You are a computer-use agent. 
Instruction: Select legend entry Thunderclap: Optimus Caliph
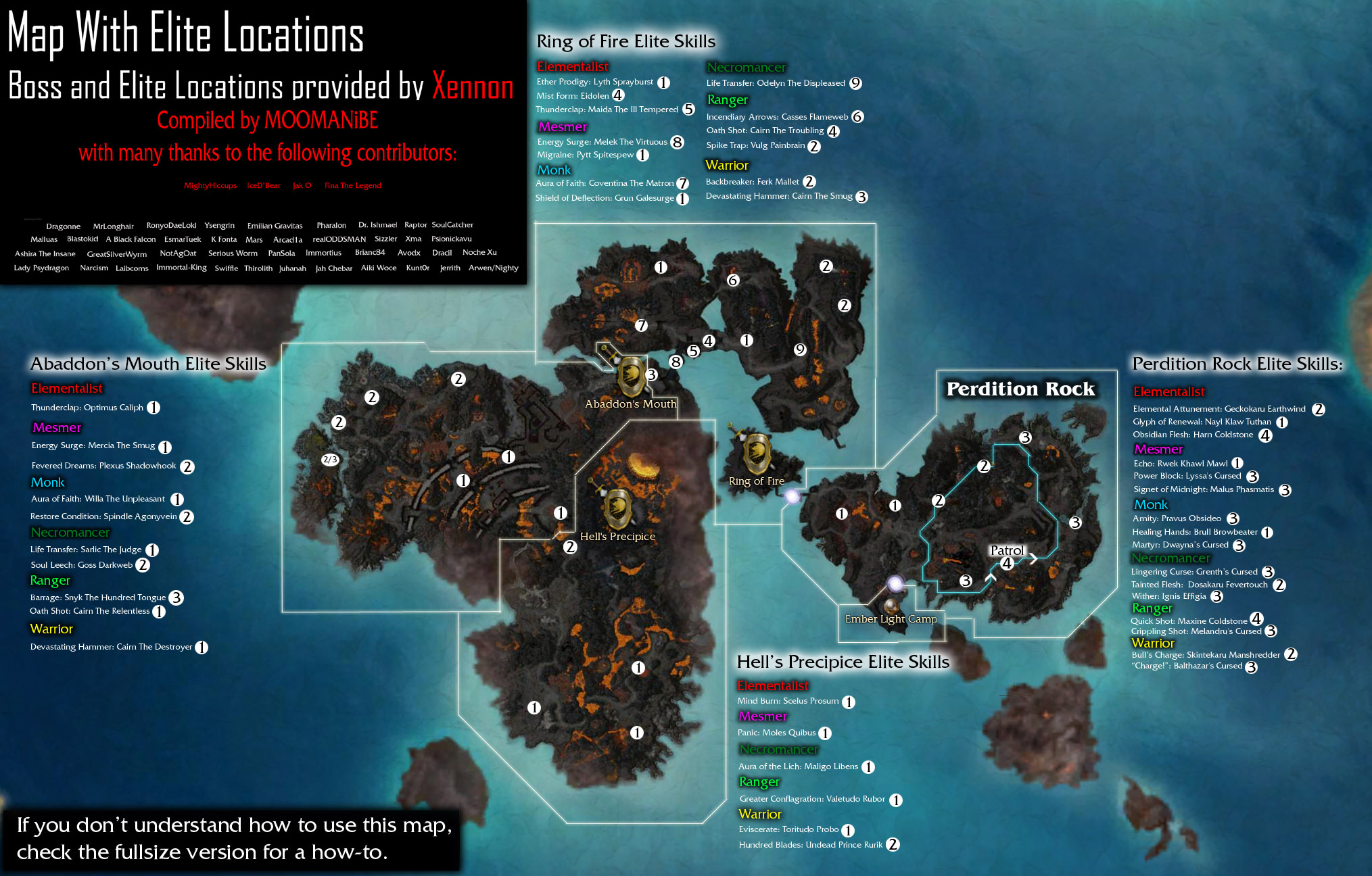87,408
